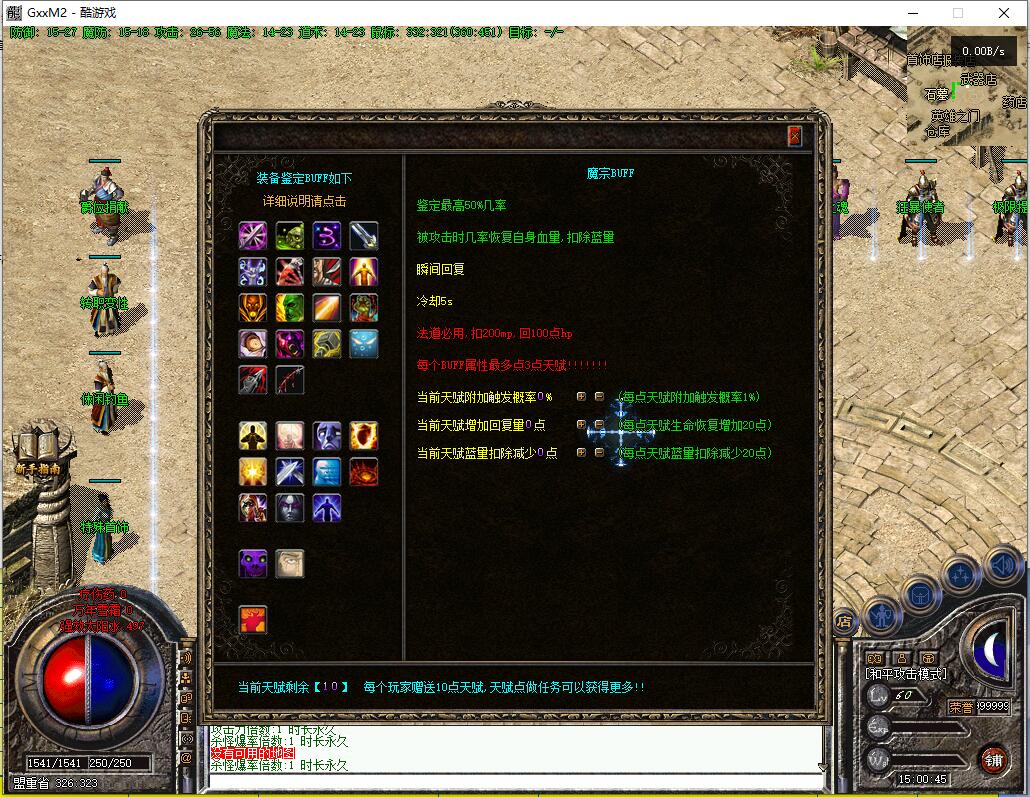
Task: Open the skills sparkle round button
Action: 960,575
